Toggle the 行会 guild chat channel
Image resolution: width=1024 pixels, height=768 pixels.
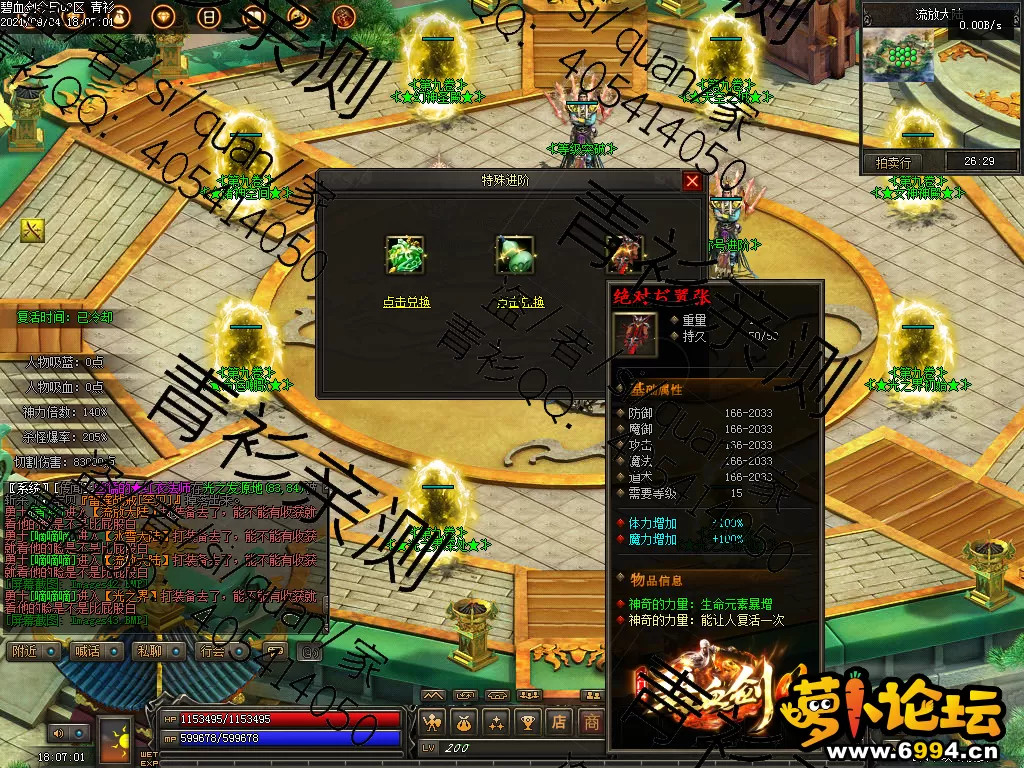[x=212, y=651]
